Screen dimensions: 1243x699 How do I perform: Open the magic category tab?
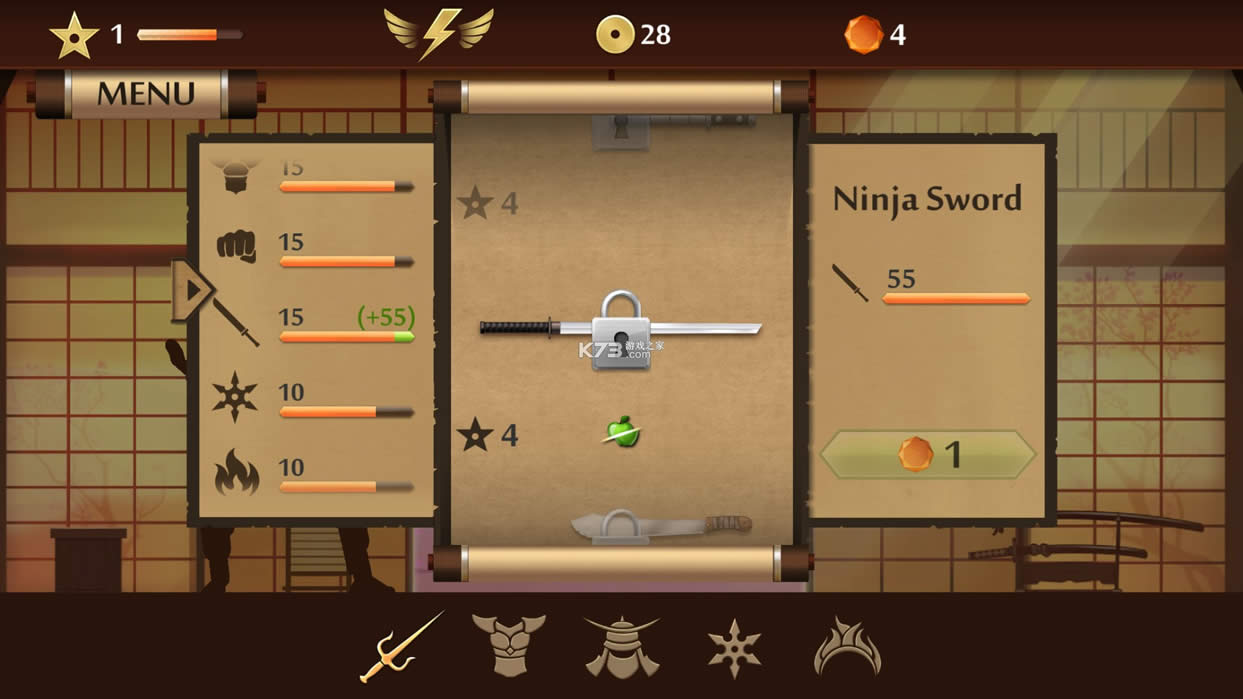click(847, 647)
